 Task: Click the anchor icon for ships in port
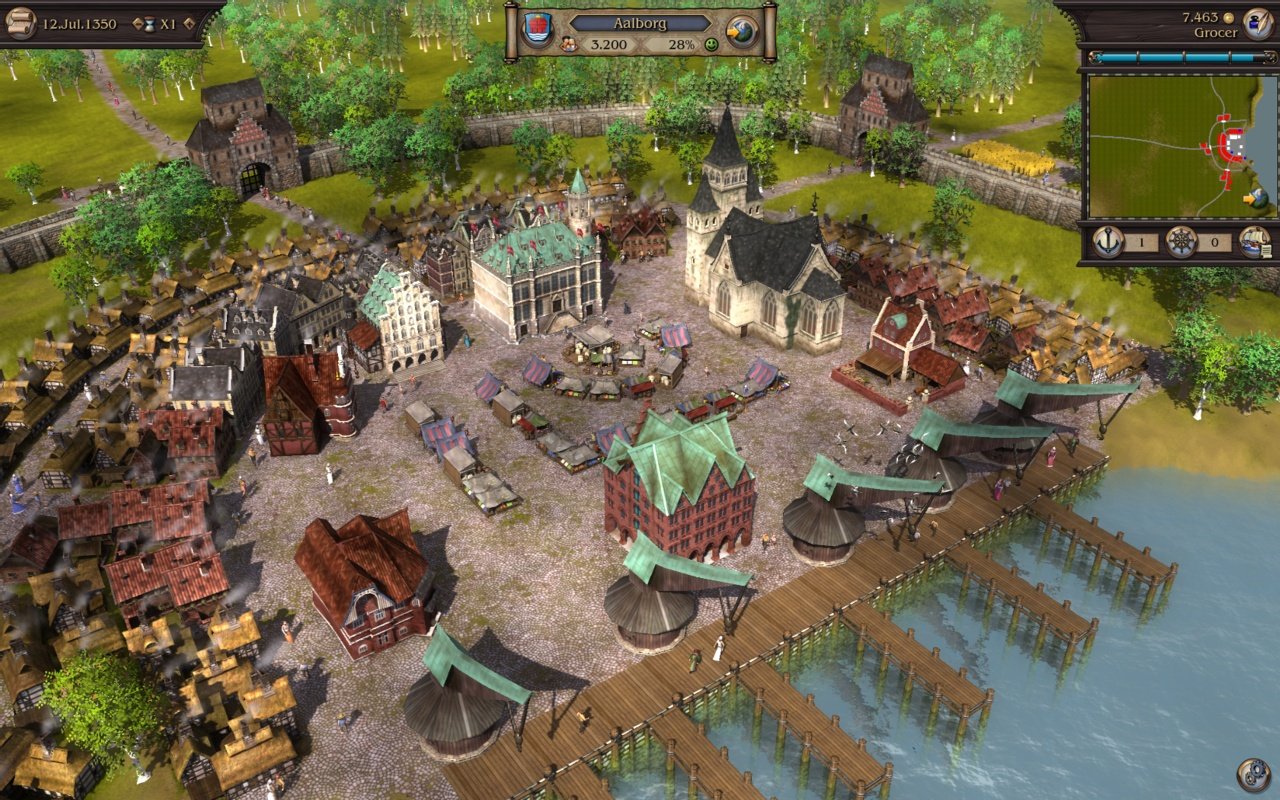(1108, 242)
